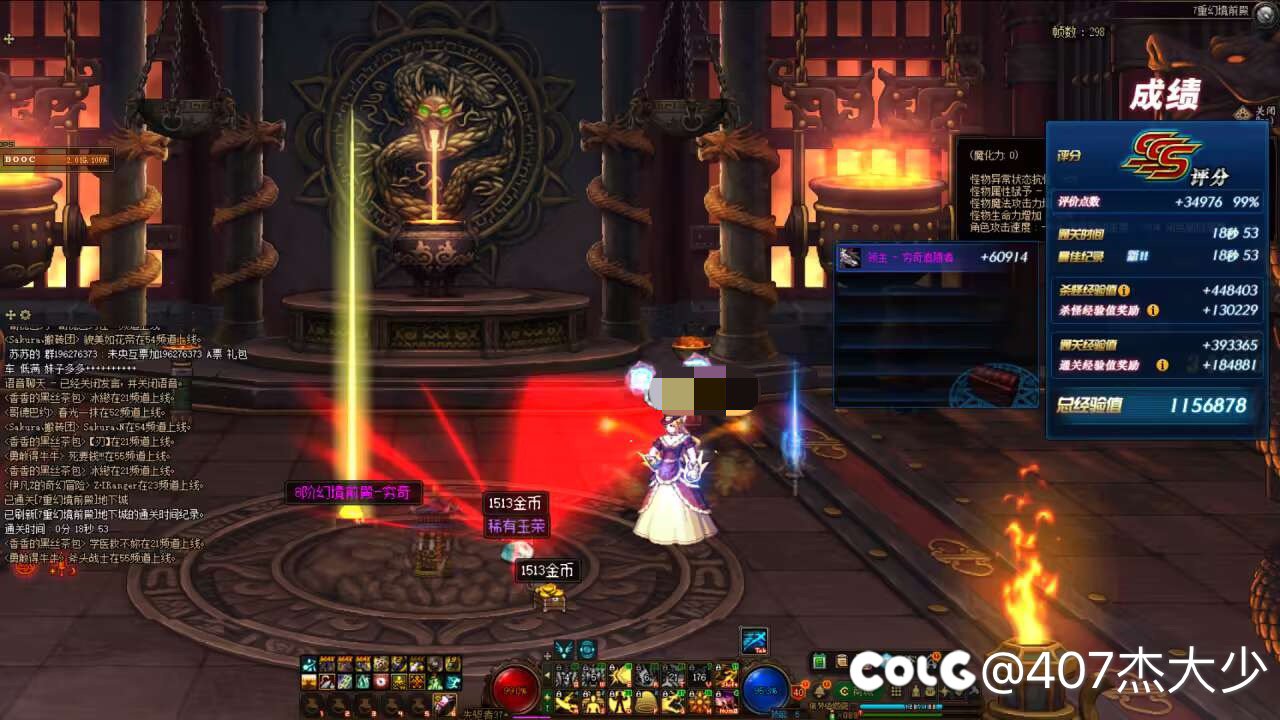Use the skill showing count 176
This screenshot has width=1280, height=720.
(699, 677)
